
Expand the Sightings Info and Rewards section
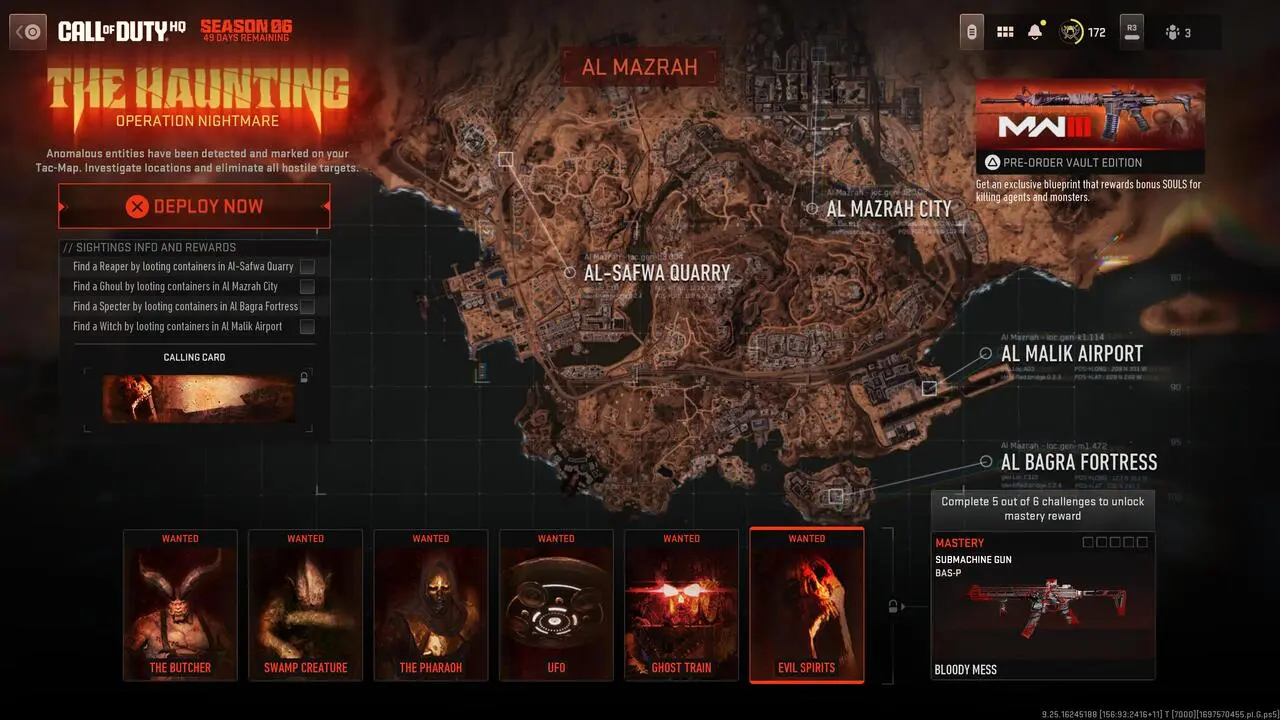click(x=195, y=247)
